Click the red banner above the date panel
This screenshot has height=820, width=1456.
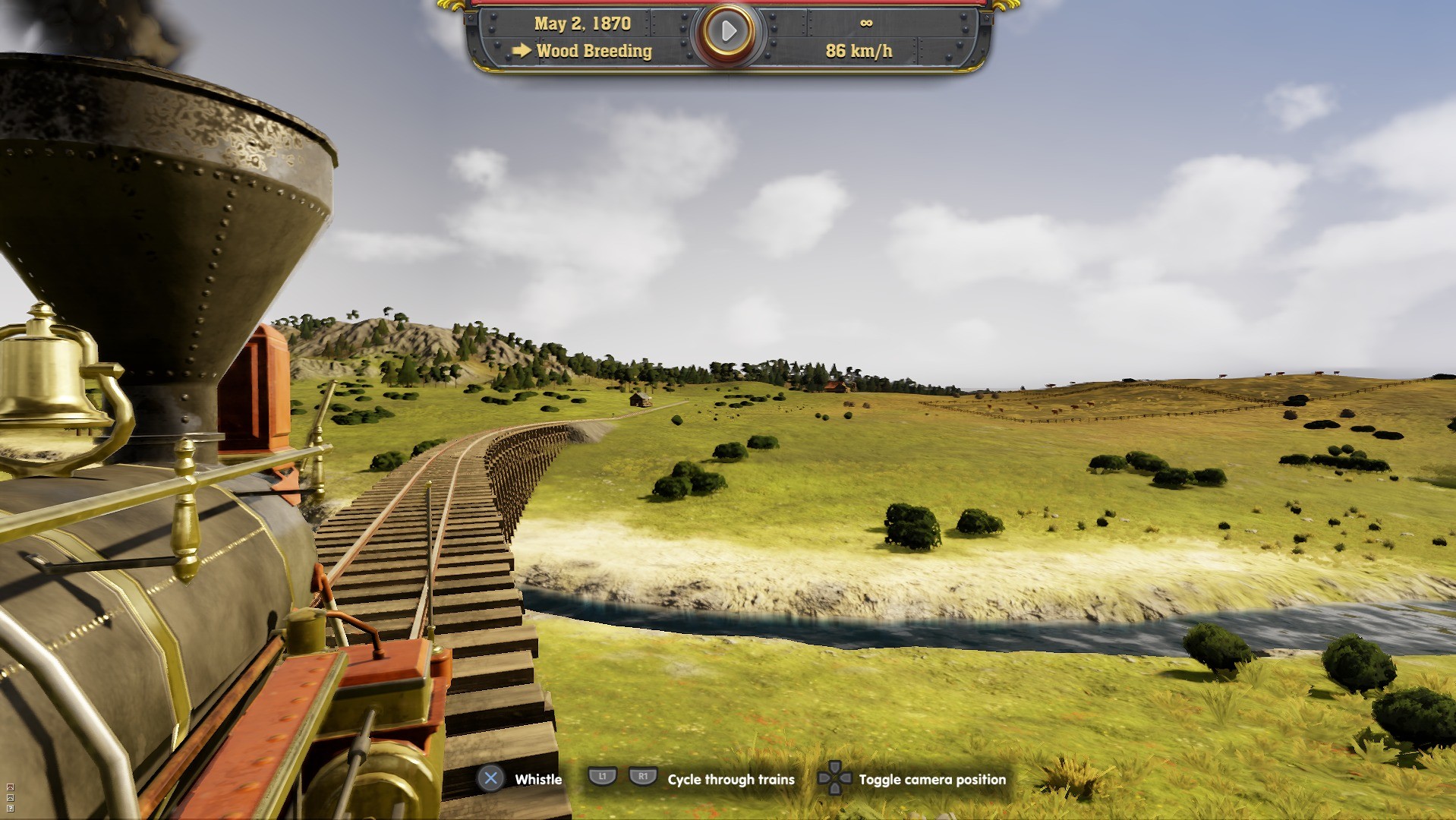tap(729, 3)
